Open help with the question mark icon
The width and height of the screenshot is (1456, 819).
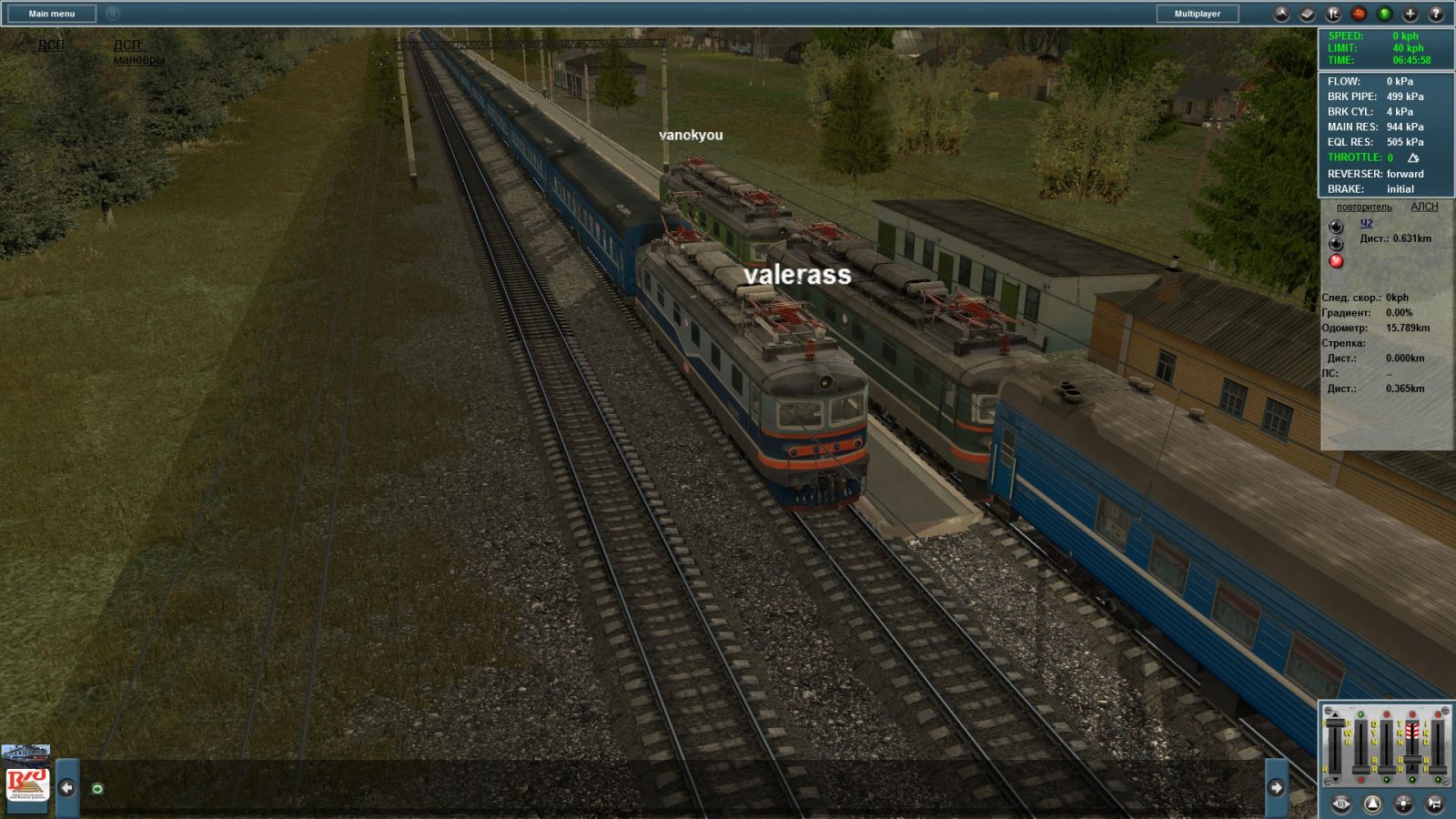coord(1436,14)
